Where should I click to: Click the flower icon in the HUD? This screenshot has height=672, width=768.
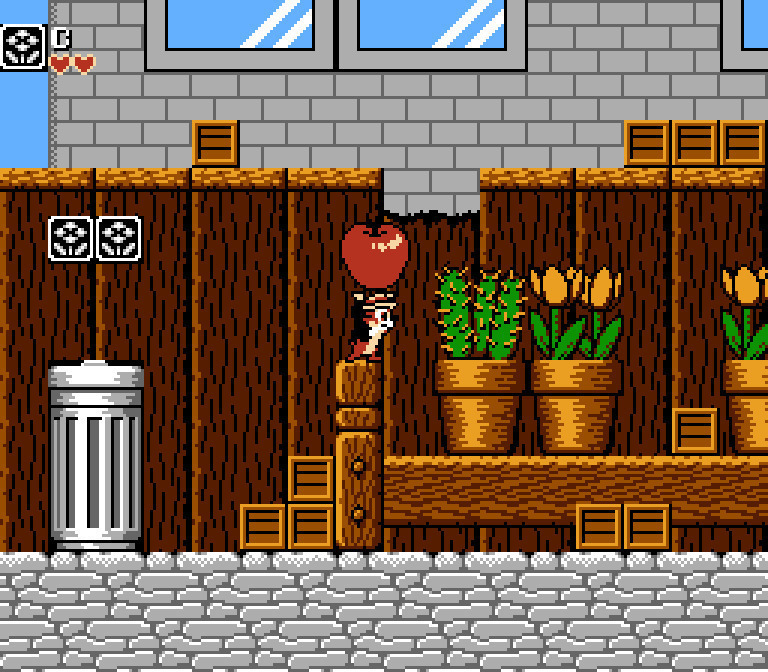23,46
